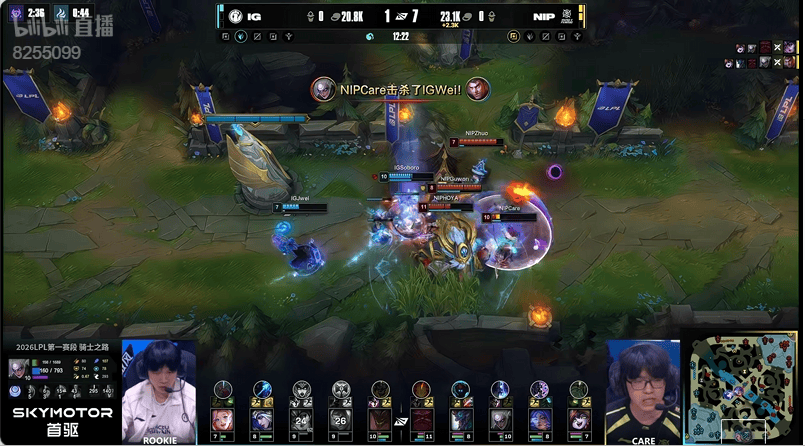Select the focused champion portrait in the stats panel
The height and width of the screenshot is (446, 805).
click(x=17, y=368)
